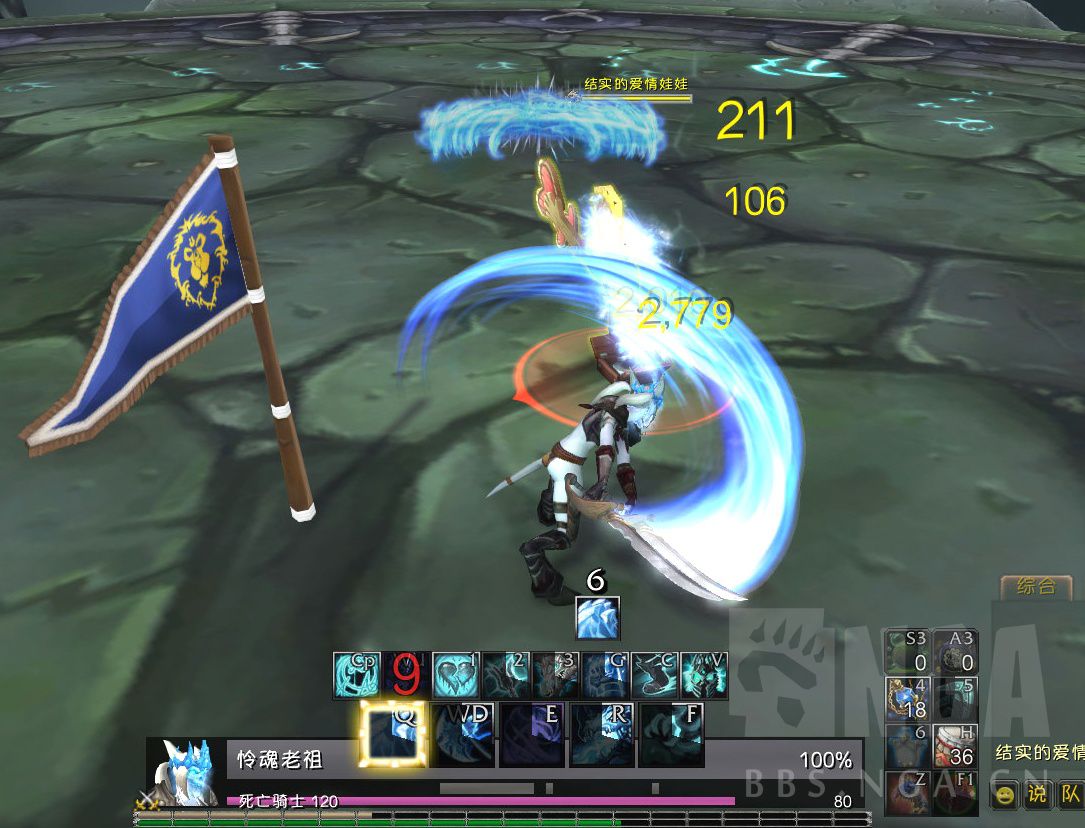The image size is (1085, 828).
Task: Click the frost buff icon showing 6
Action: click(x=598, y=618)
